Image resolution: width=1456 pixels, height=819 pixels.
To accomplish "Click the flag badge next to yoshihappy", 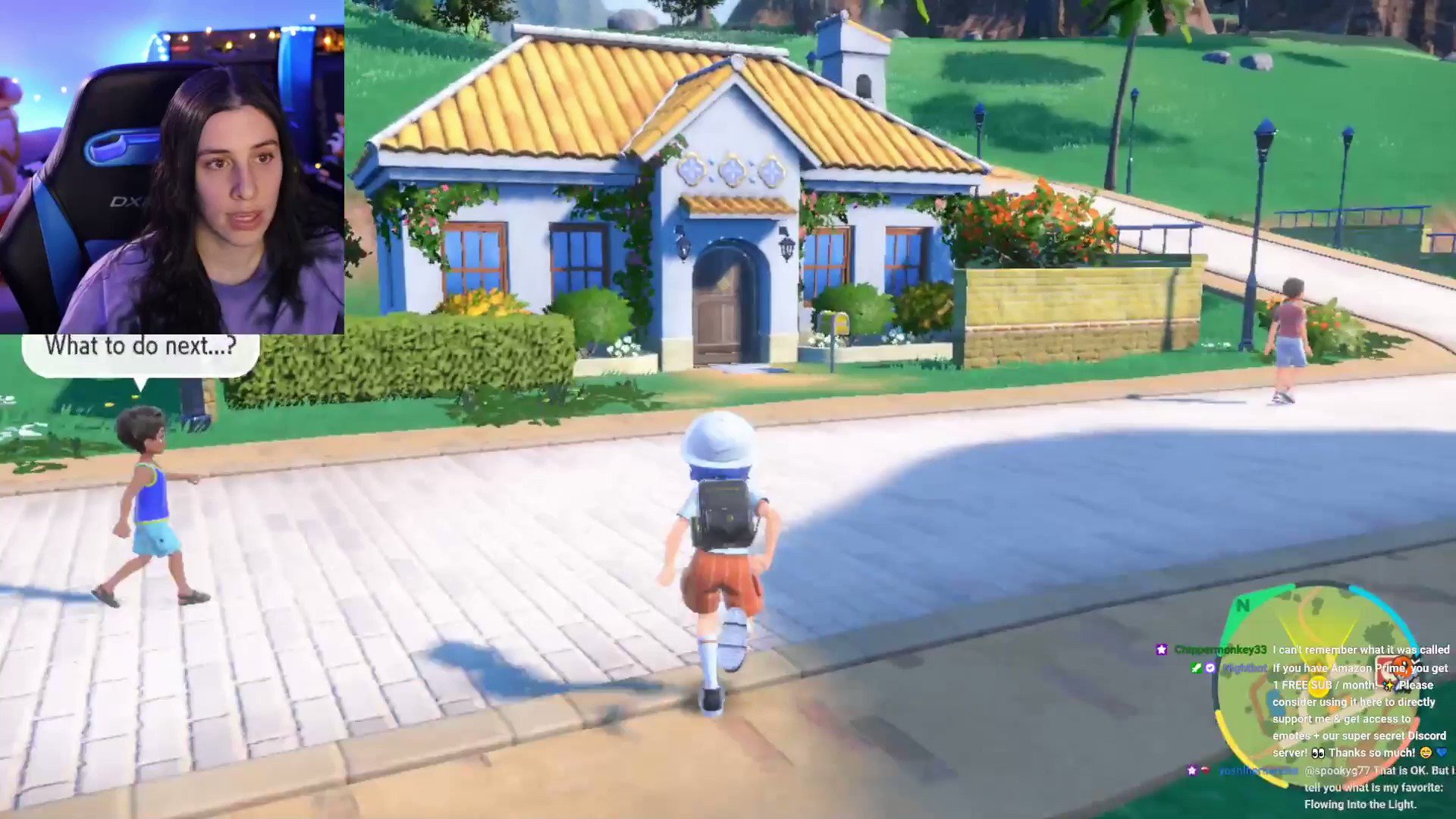I will click(x=1207, y=770).
